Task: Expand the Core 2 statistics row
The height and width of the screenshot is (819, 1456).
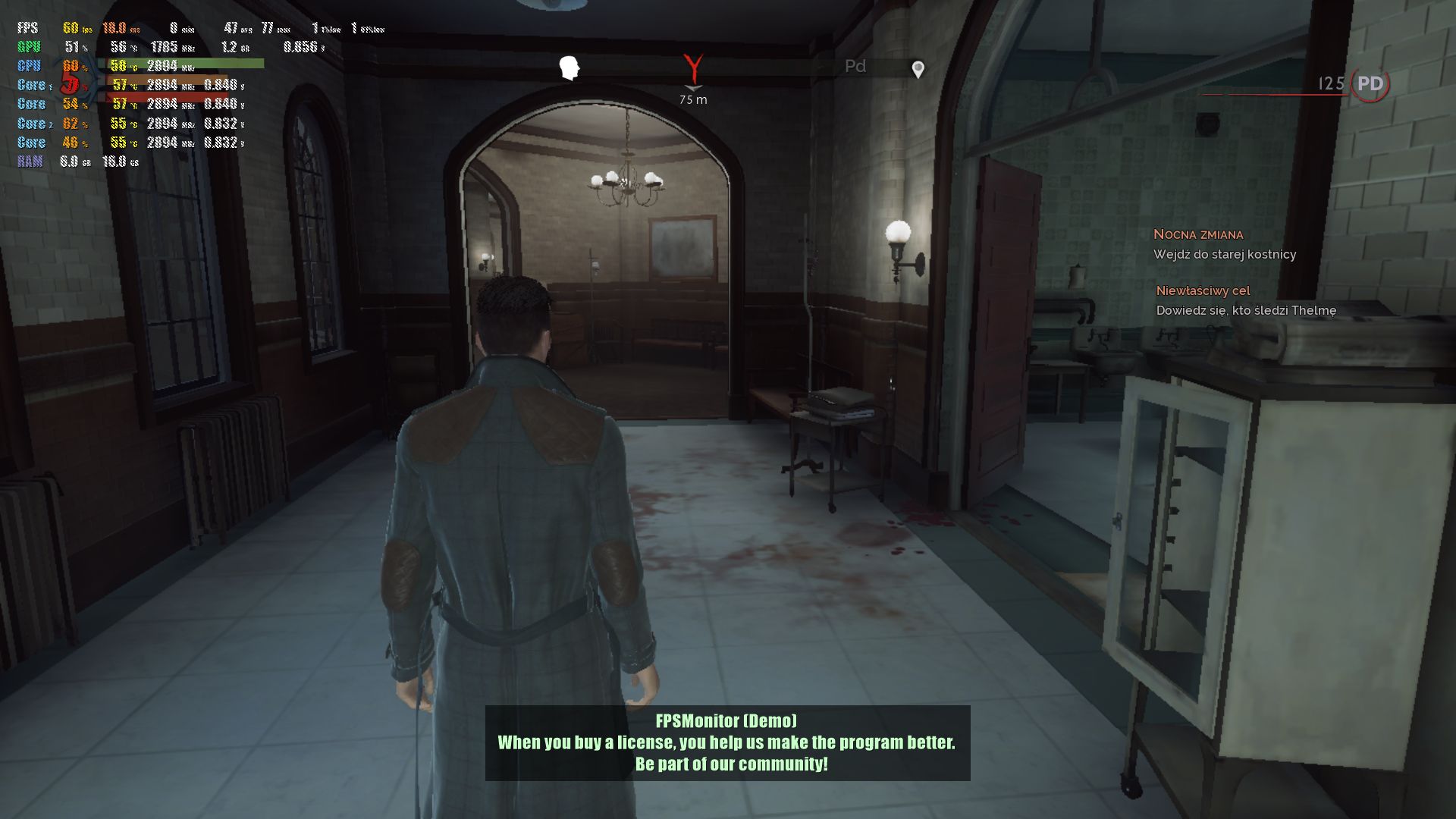Action: pos(32,124)
